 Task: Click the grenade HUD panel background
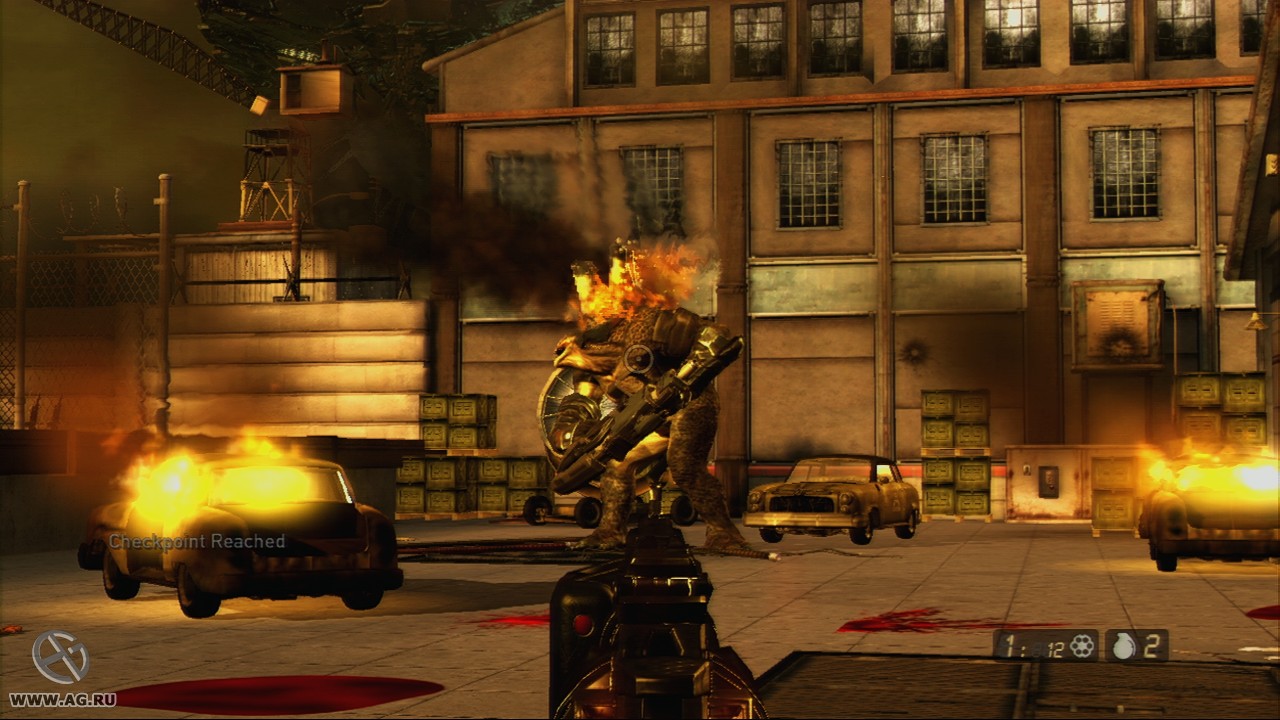(x=1135, y=646)
